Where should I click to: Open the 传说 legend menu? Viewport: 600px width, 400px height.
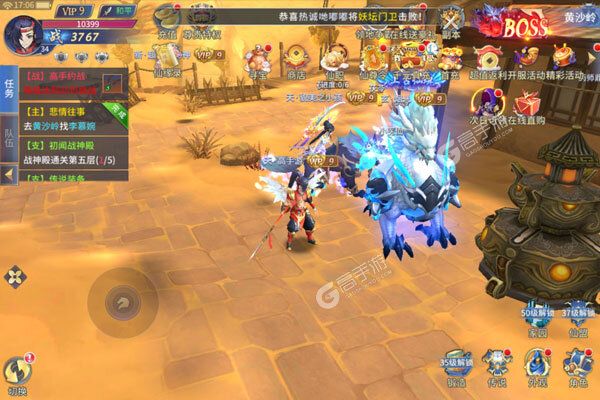coord(497,365)
